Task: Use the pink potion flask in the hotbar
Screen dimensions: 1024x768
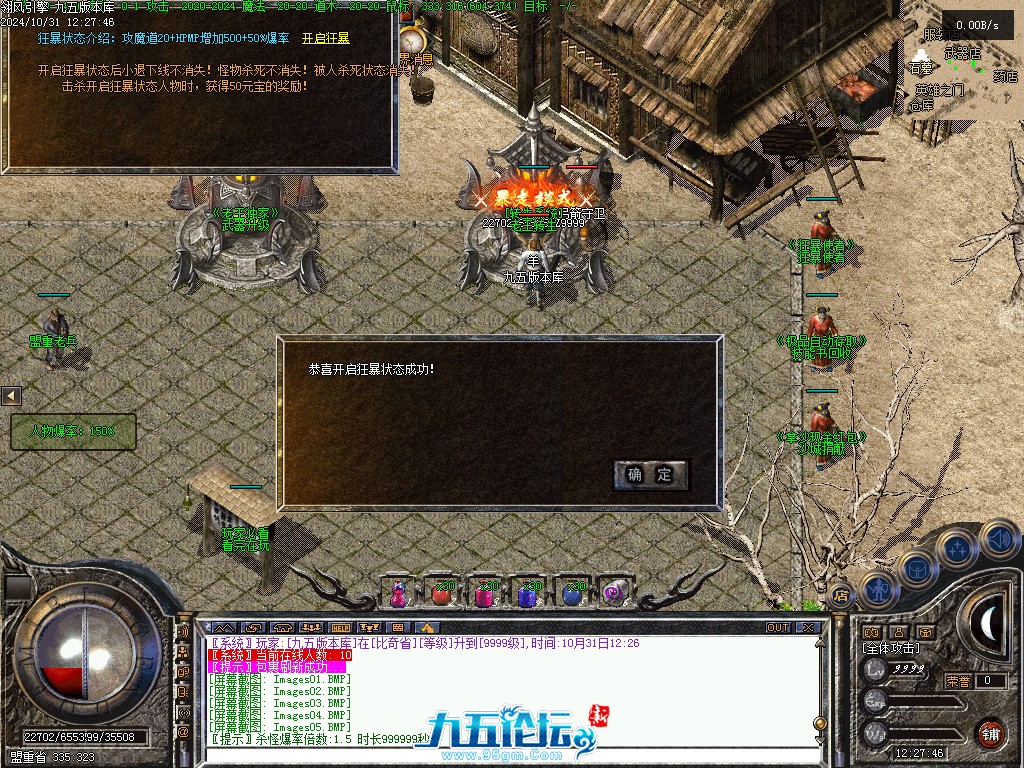Action: coord(399,593)
